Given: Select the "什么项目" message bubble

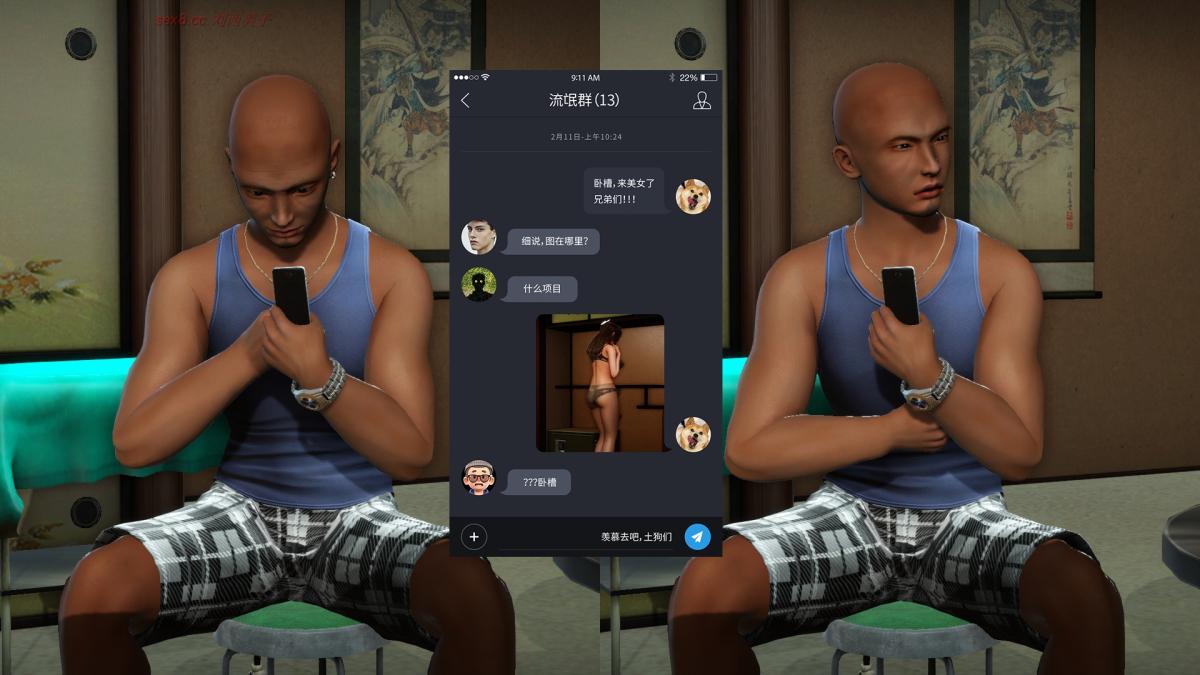Looking at the screenshot, I should (x=542, y=289).
